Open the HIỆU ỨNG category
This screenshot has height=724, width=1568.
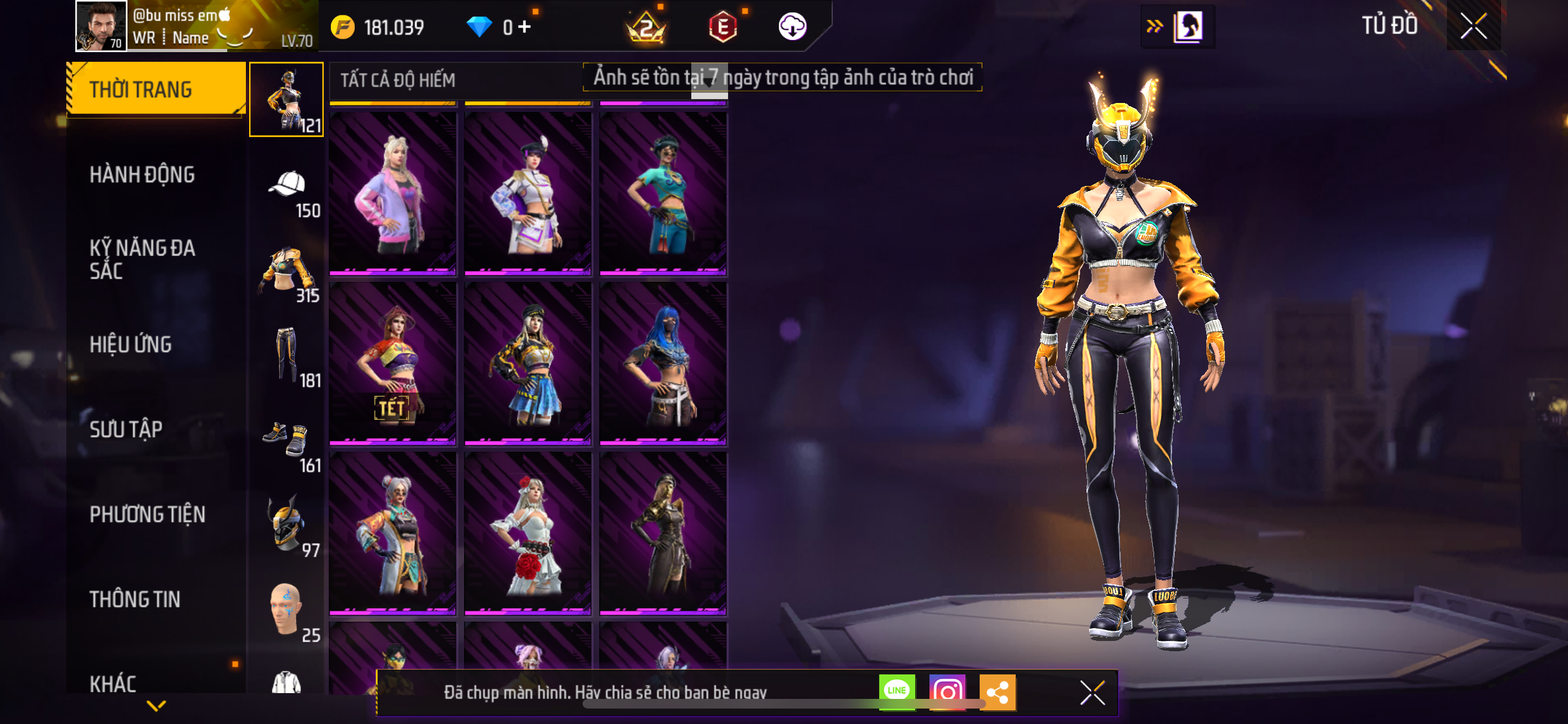[x=131, y=344]
